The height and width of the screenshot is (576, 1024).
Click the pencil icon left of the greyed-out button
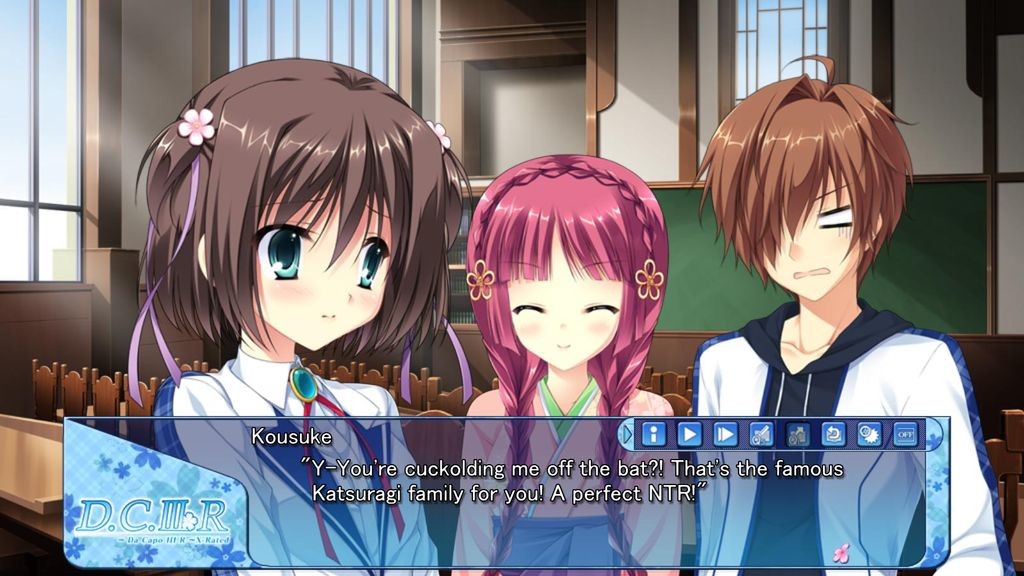(x=762, y=434)
